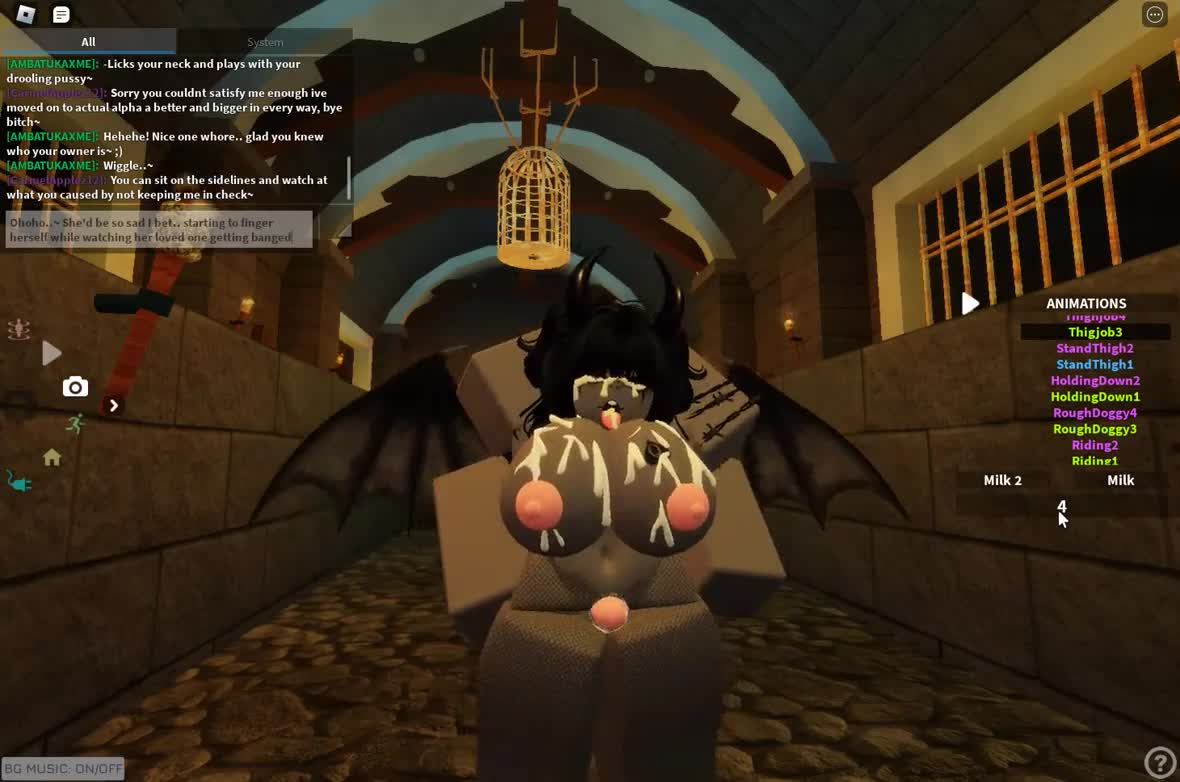This screenshot has width=1180, height=782.
Task: Collapse the Animations panel with the white arrow
Action: pos(970,303)
